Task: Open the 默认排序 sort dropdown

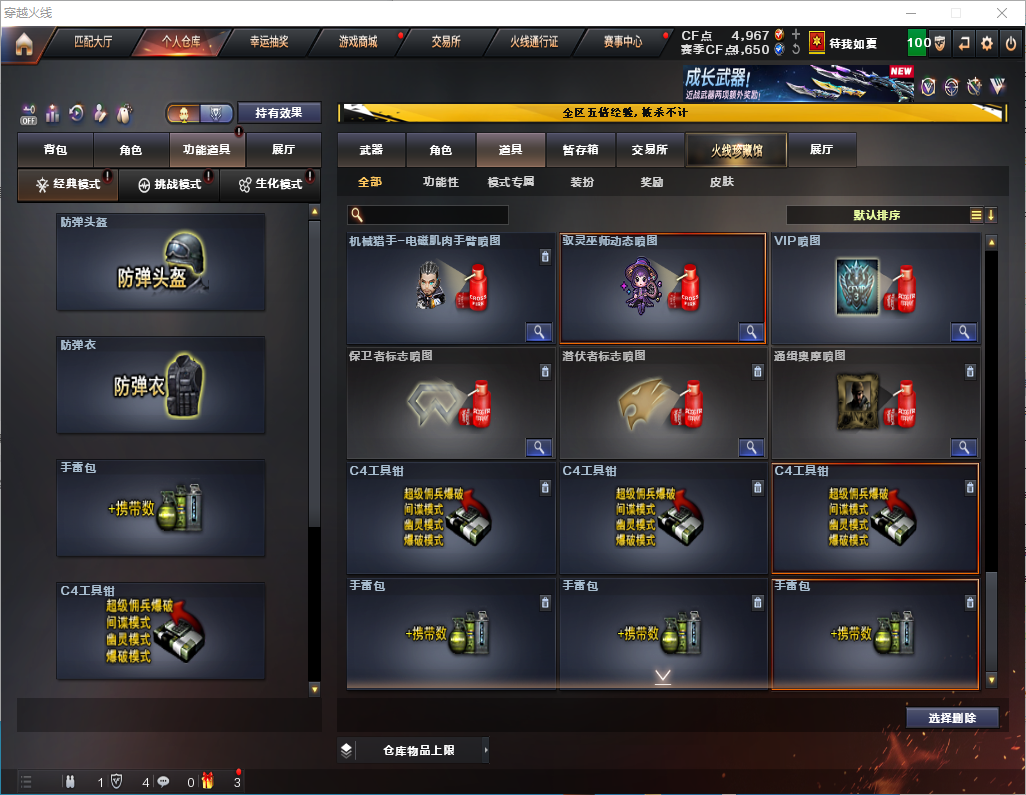Action: tap(876, 215)
